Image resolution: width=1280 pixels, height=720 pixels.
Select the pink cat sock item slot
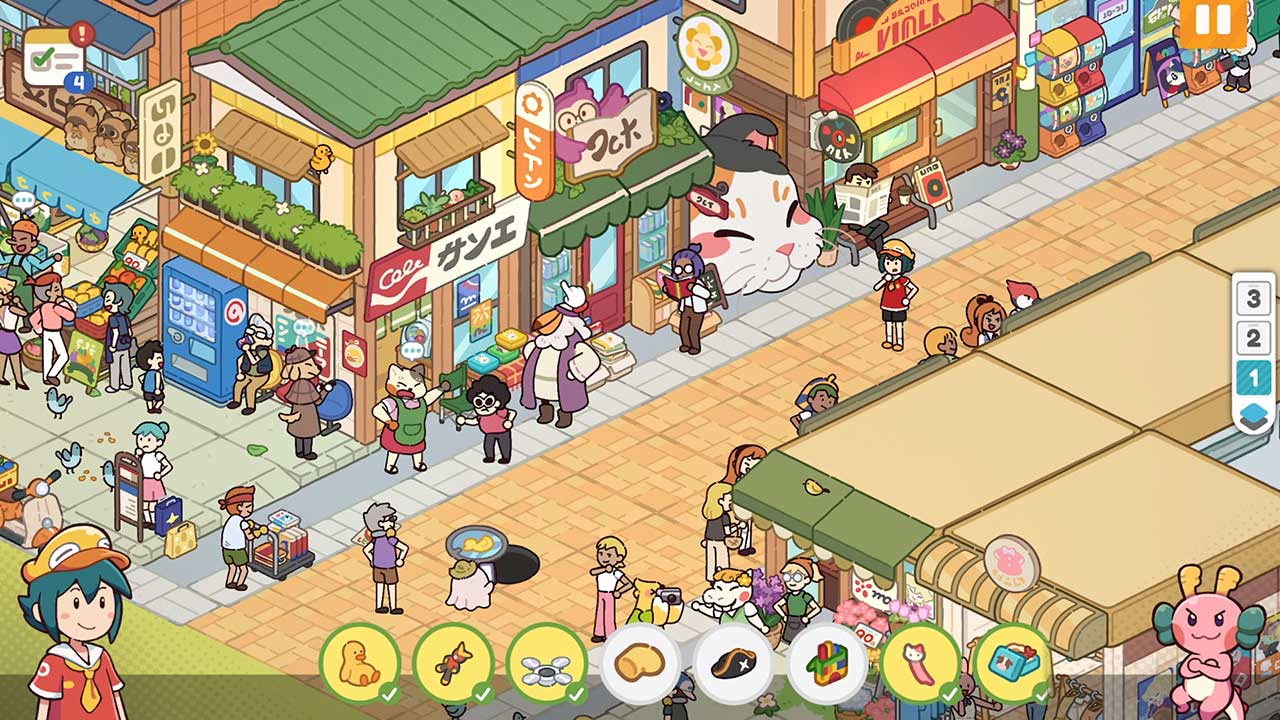[920, 663]
